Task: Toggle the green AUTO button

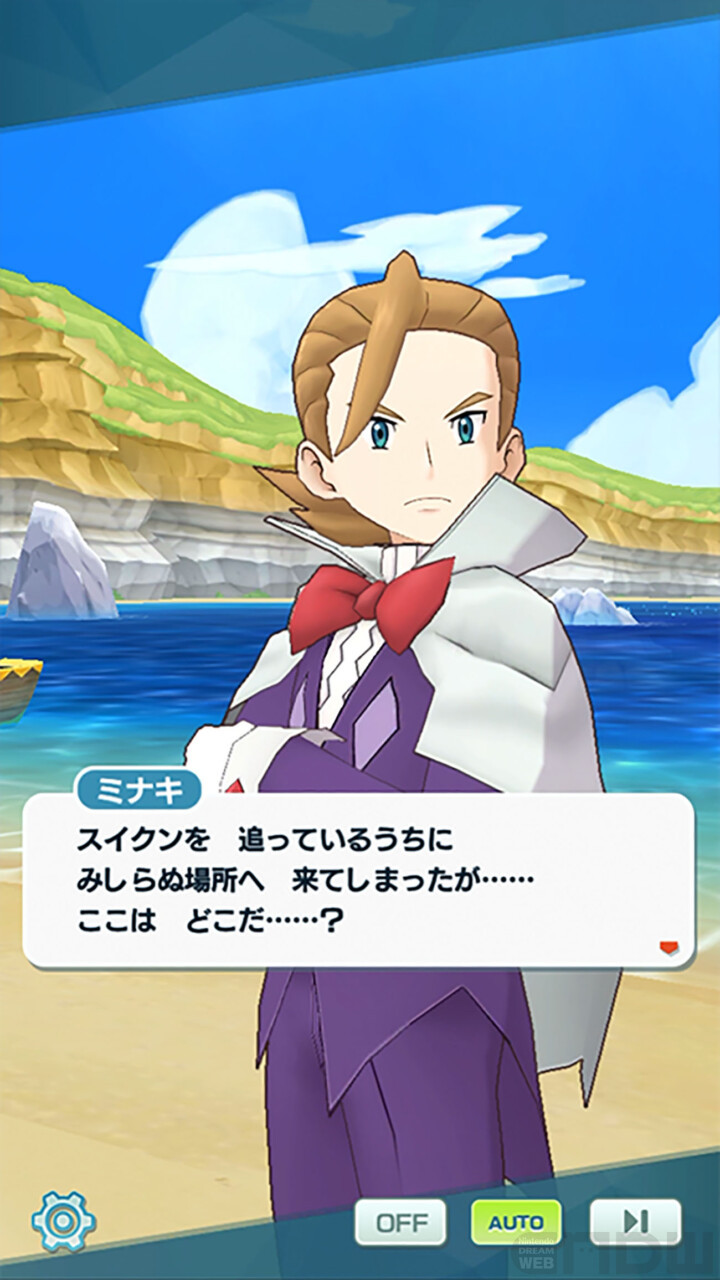Action: click(x=516, y=1222)
